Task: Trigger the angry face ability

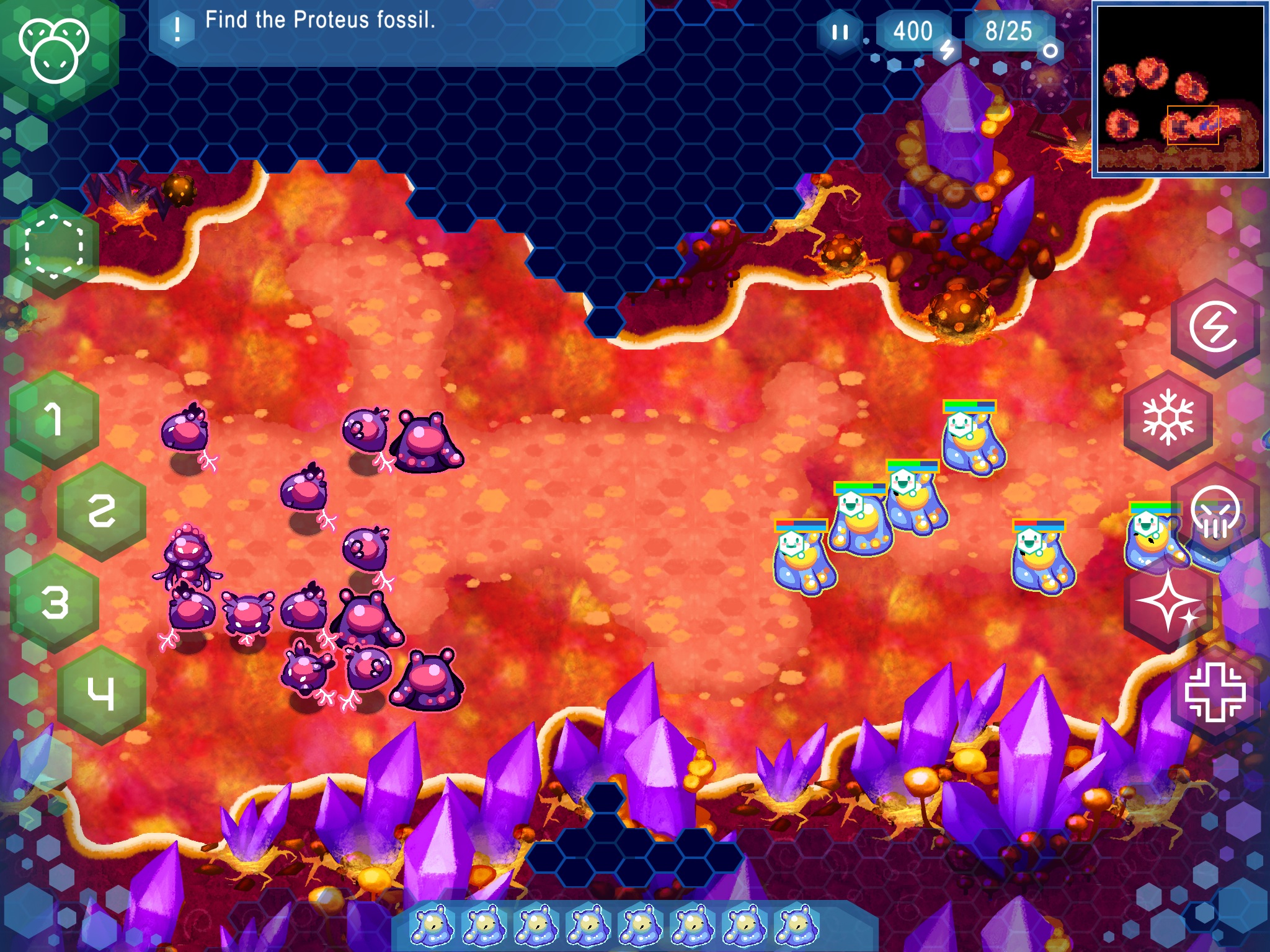Action: pos(1215,511)
